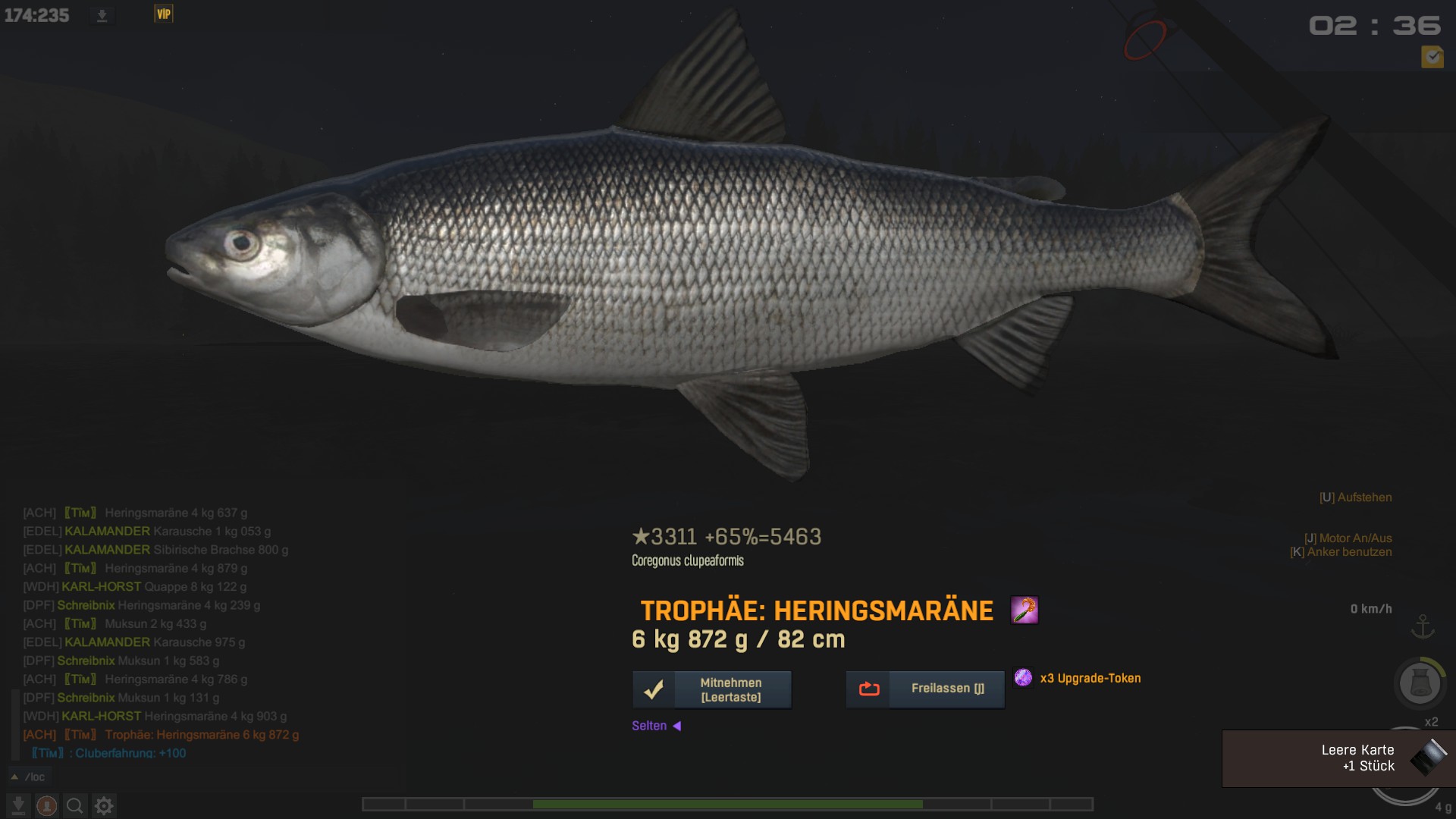Click the purple trophy lure icon
This screenshot has width=1456, height=819.
pyautogui.click(x=1025, y=610)
